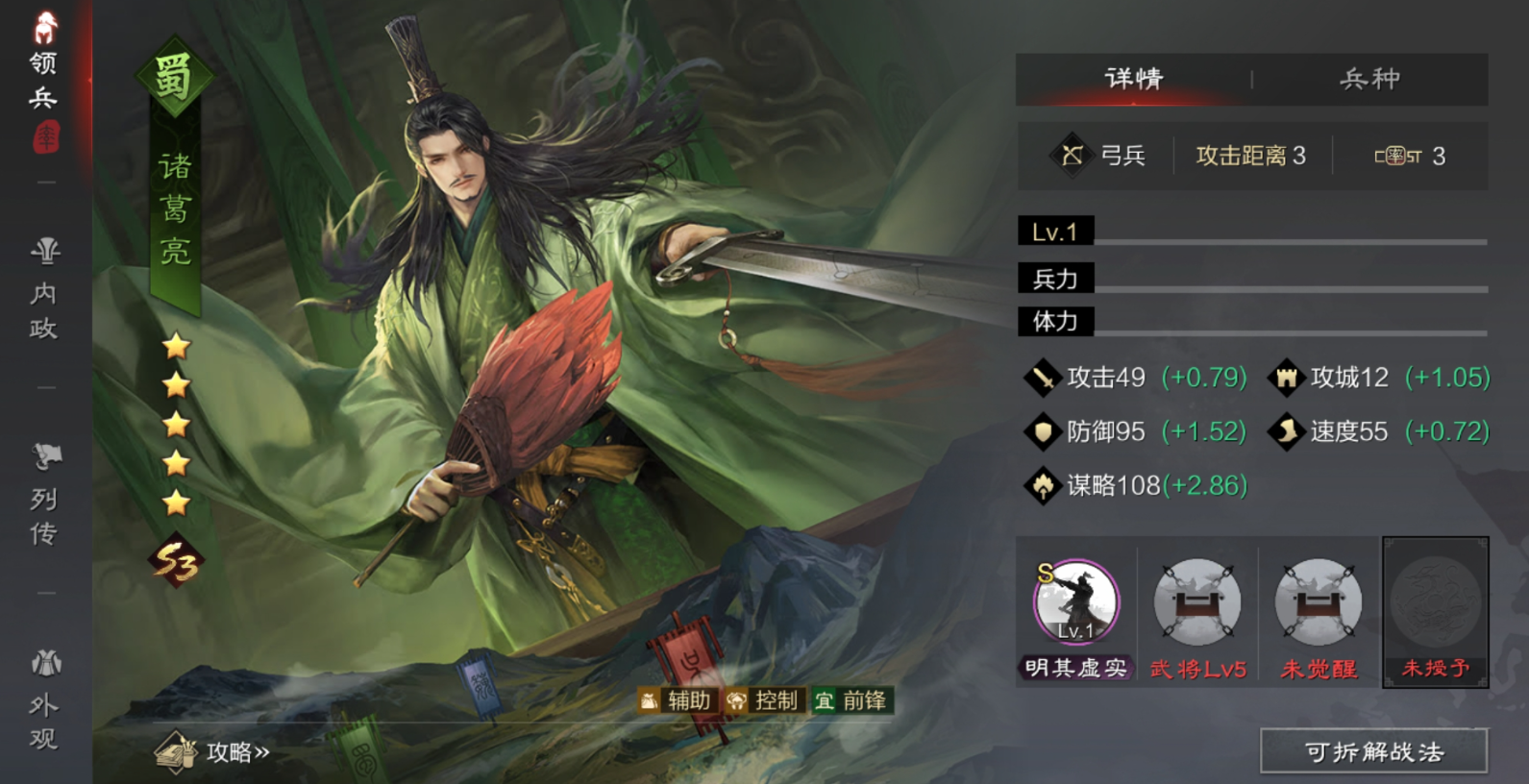Viewport: 1529px width, 784px height.
Task: Select the 攻击 attack stat sword icon
Action: [x=1043, y=378]
